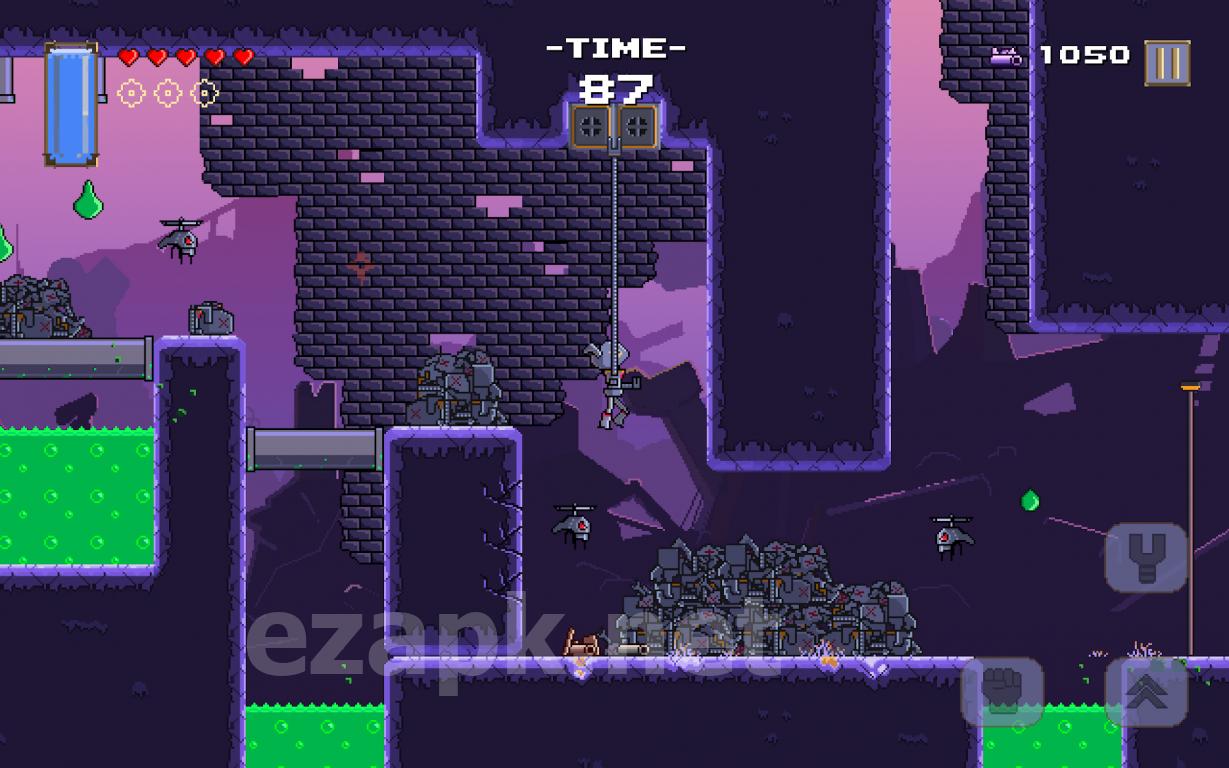Hit the fist punch button

tap(1002, 692)
